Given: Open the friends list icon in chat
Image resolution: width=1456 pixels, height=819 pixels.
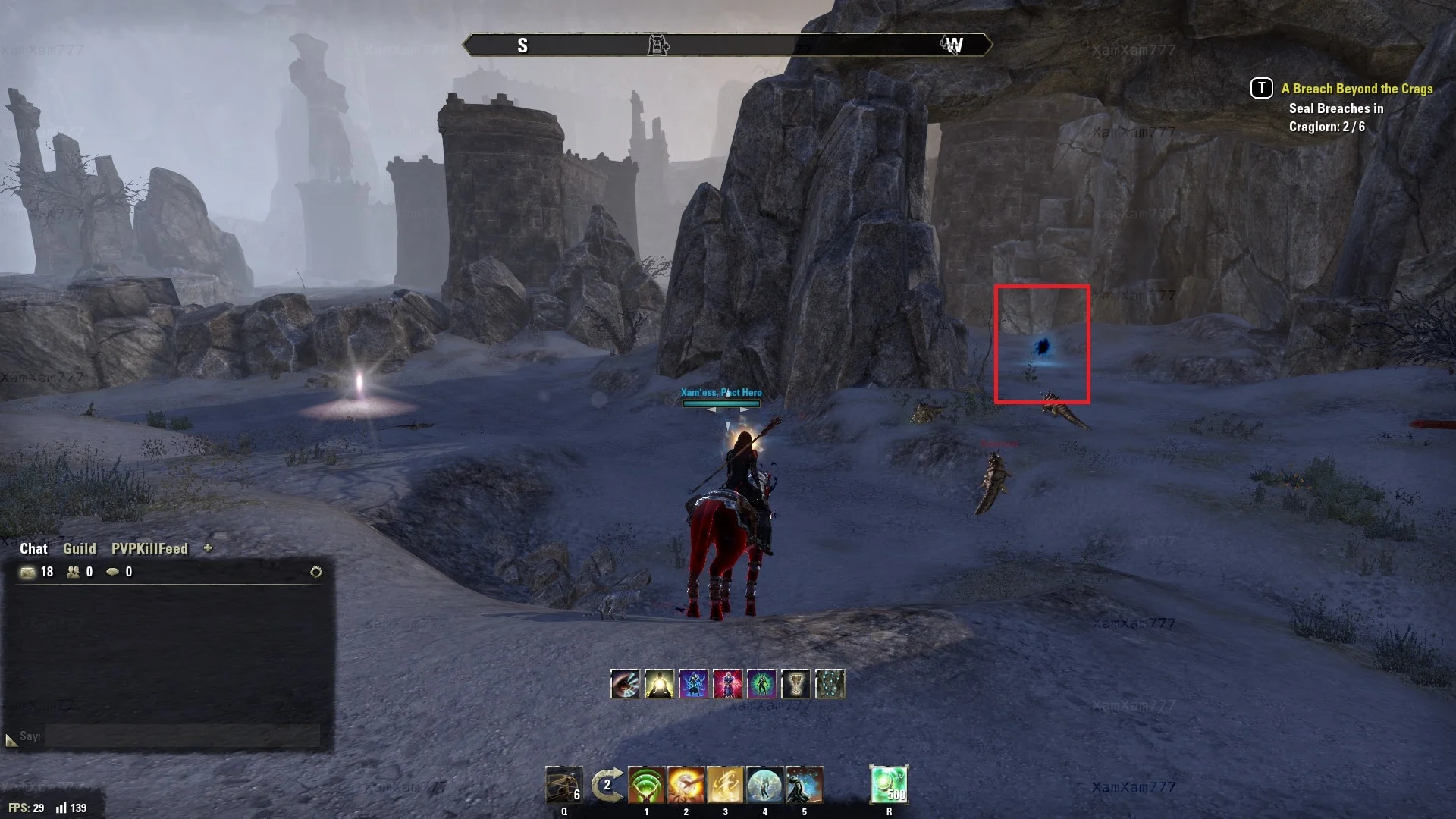Looking at the screenshot, I should tap(74, 572).
